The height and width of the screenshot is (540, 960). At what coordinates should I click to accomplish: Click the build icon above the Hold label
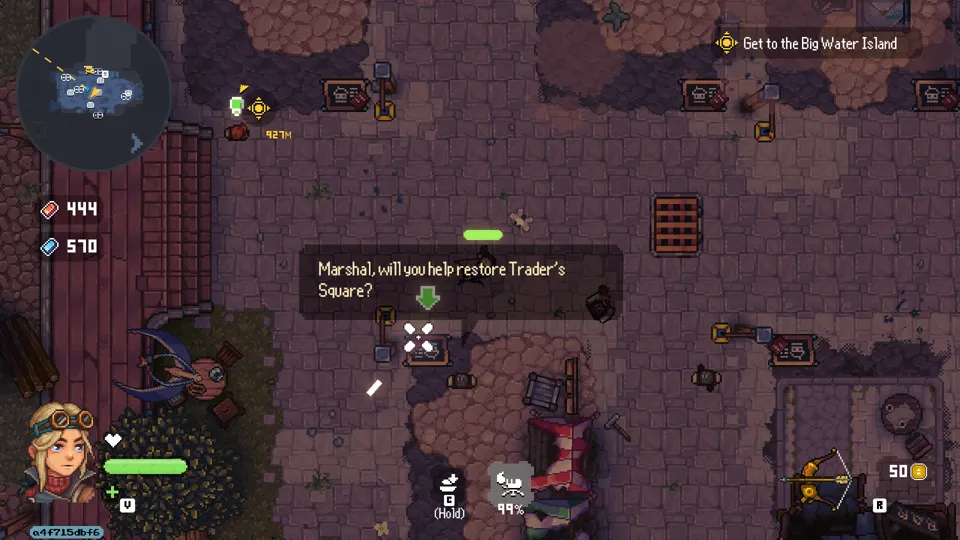(x=449, y=483)
